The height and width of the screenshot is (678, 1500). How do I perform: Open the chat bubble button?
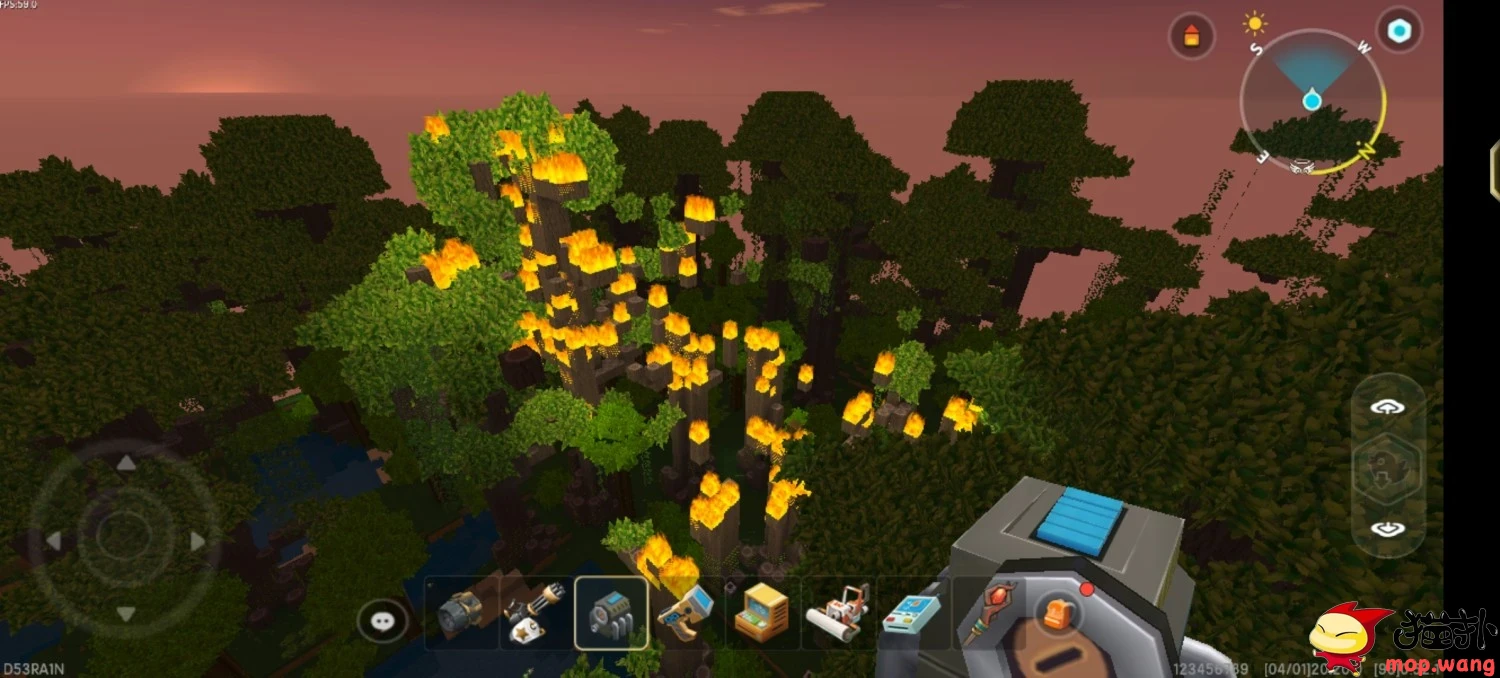click(383, 620)
